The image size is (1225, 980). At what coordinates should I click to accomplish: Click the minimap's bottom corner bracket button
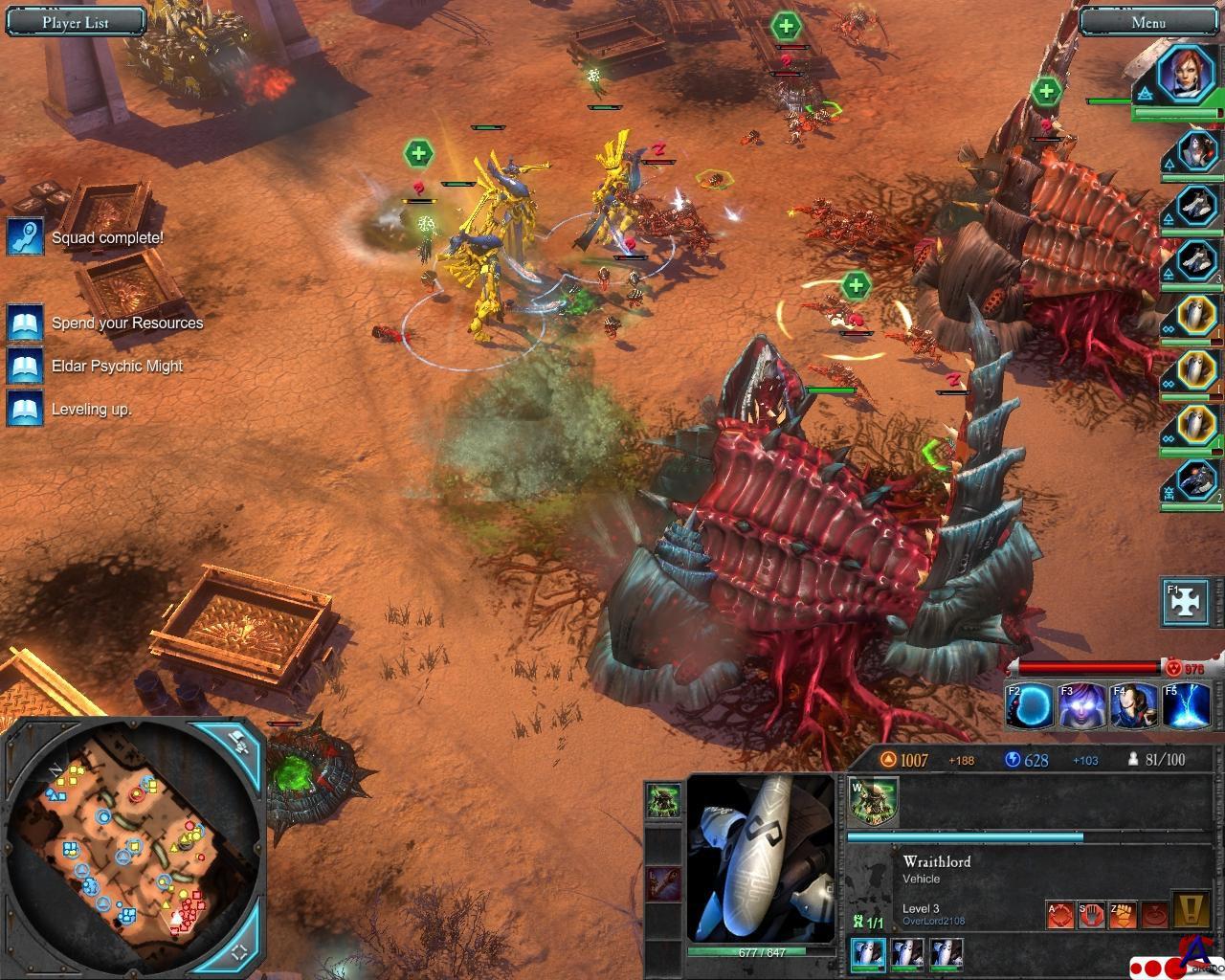coord(240,951)
